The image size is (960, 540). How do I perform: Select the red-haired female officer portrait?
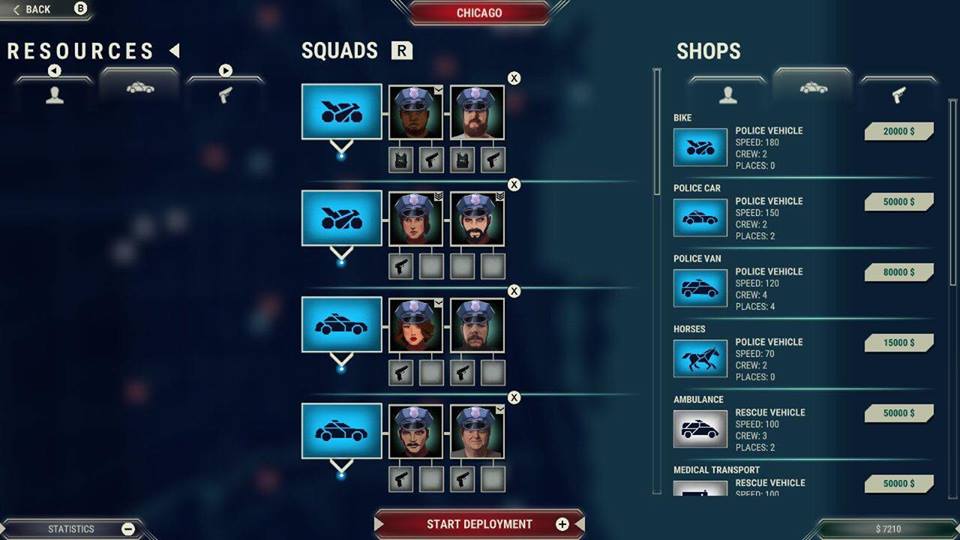415,324
